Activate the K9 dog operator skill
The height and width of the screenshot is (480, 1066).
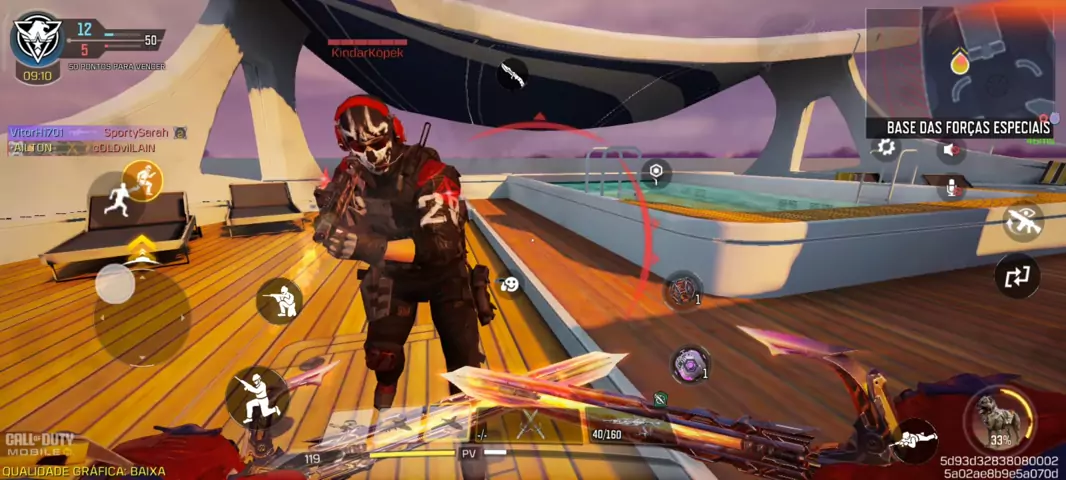coord(998,418)
